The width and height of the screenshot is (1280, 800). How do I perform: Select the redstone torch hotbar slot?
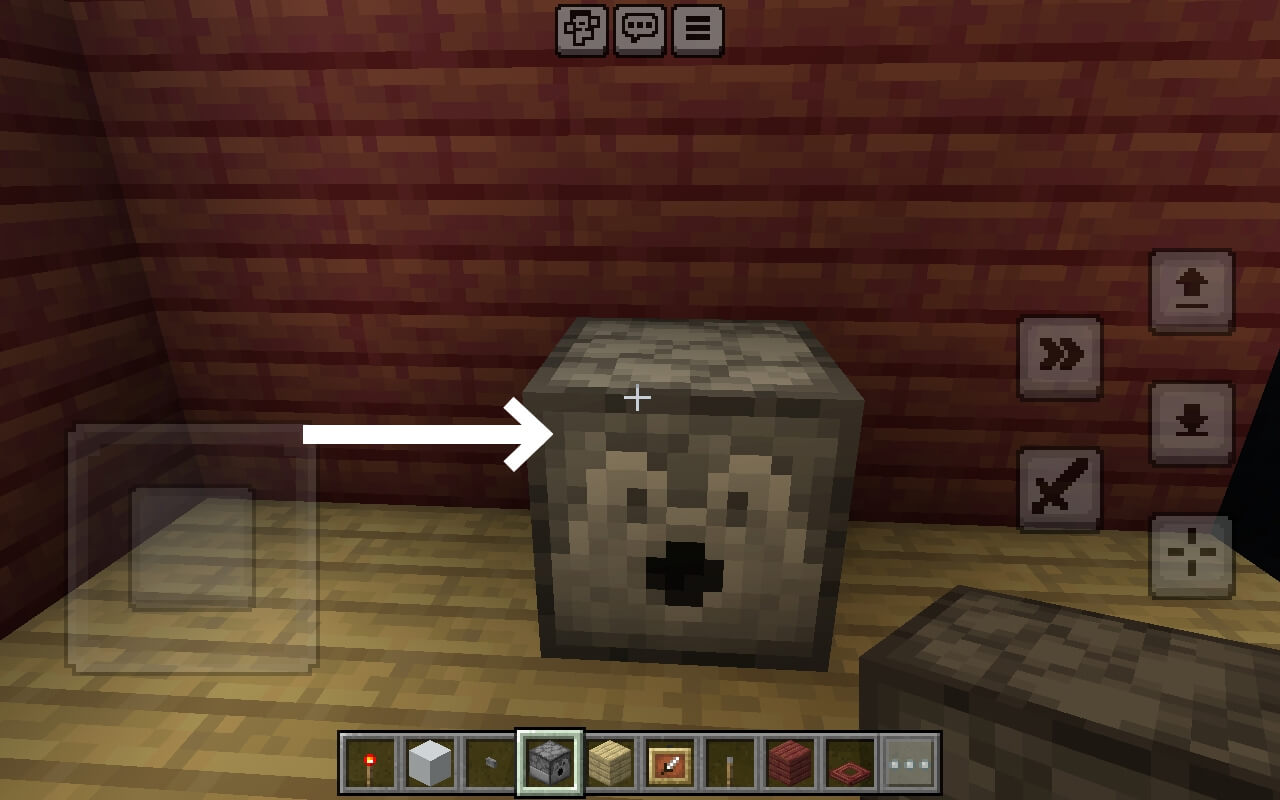point(370,764)
